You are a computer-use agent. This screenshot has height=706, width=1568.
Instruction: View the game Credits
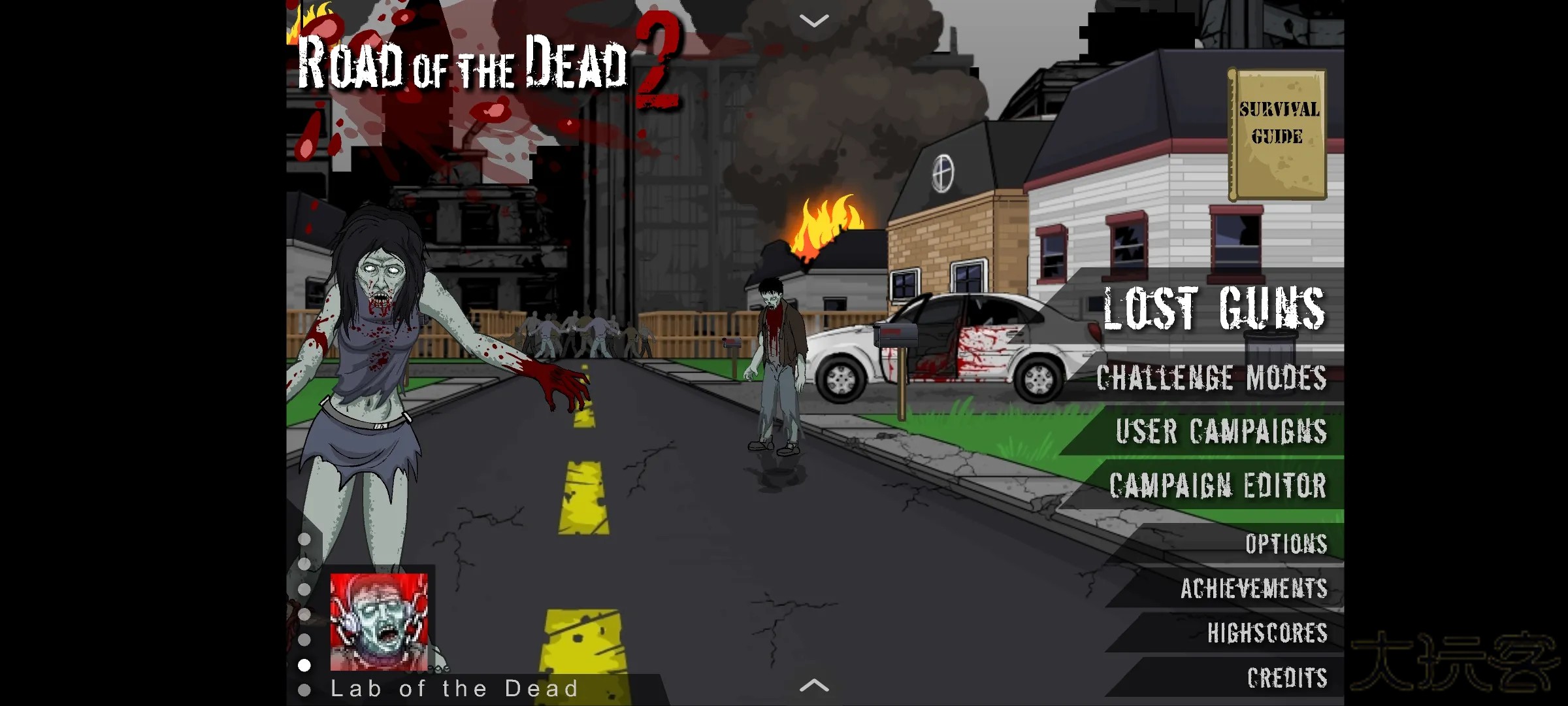[x=1287, y=678]
